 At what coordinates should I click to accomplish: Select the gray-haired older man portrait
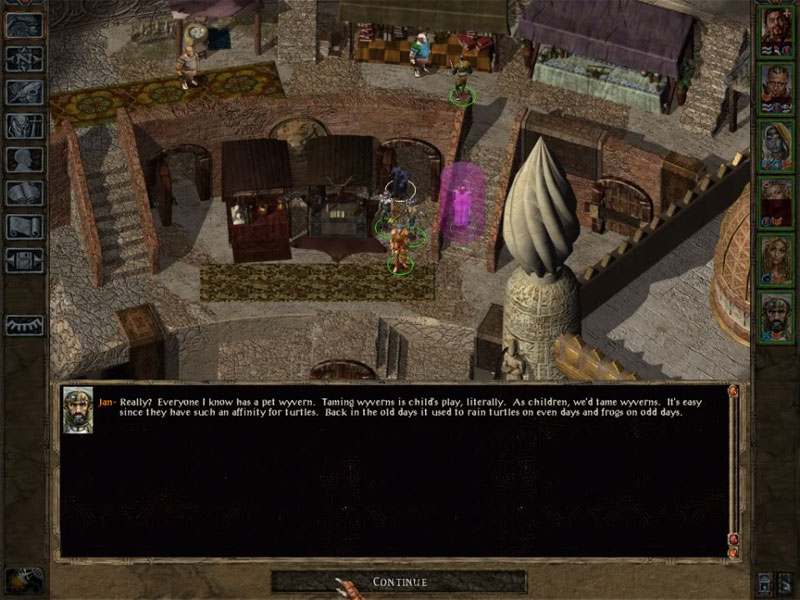[776, 87]
